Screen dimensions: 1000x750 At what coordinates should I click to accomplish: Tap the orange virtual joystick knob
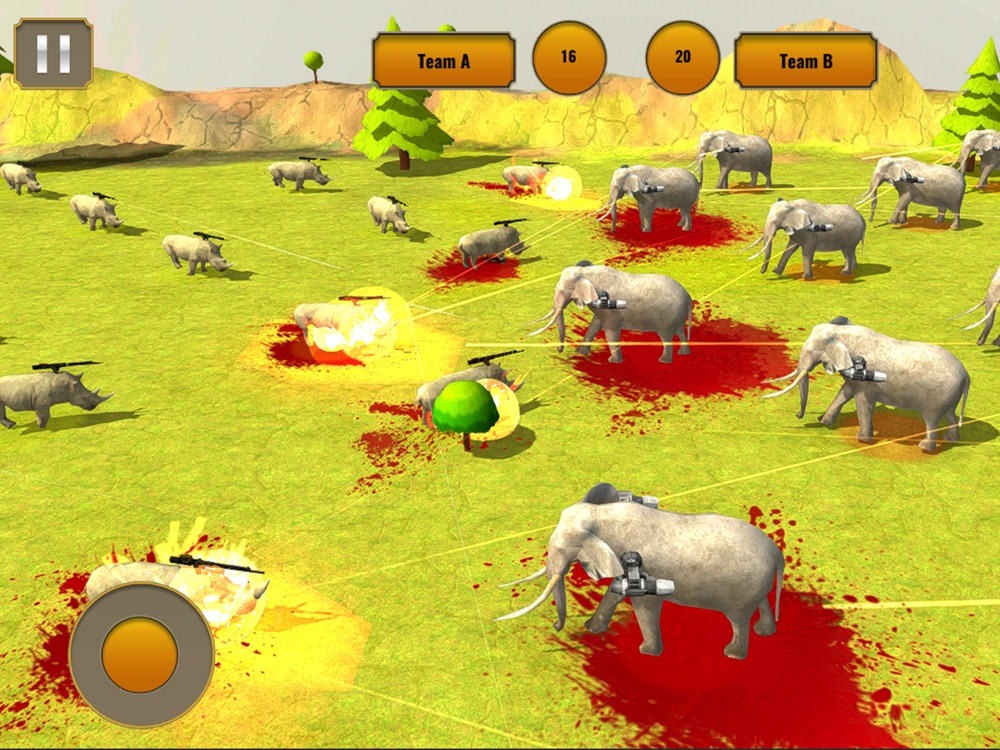[x=140, y=654]
